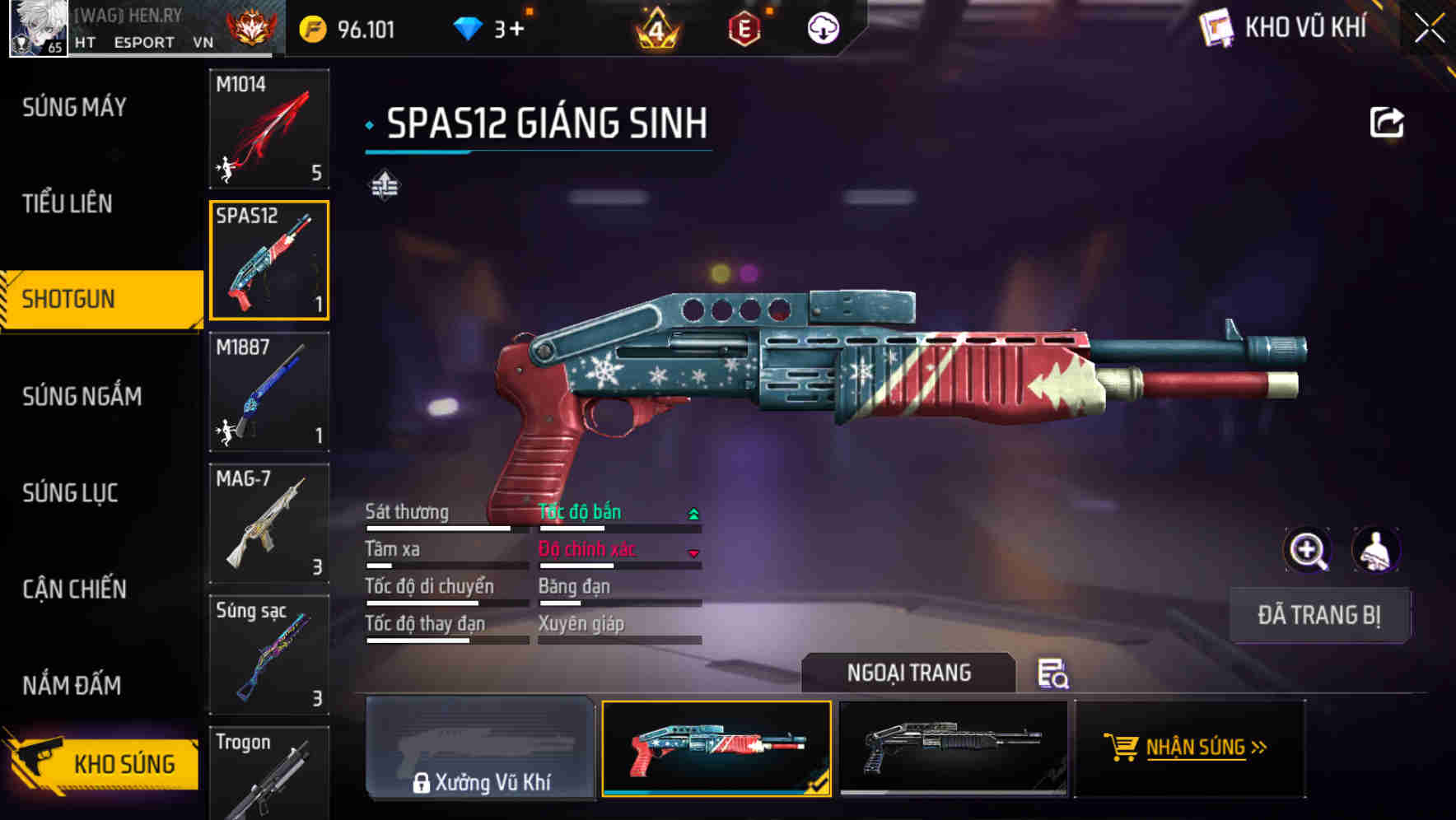Preview the weapon on character
Screen dimensions: 1456x820
(x=1375, y=550)
